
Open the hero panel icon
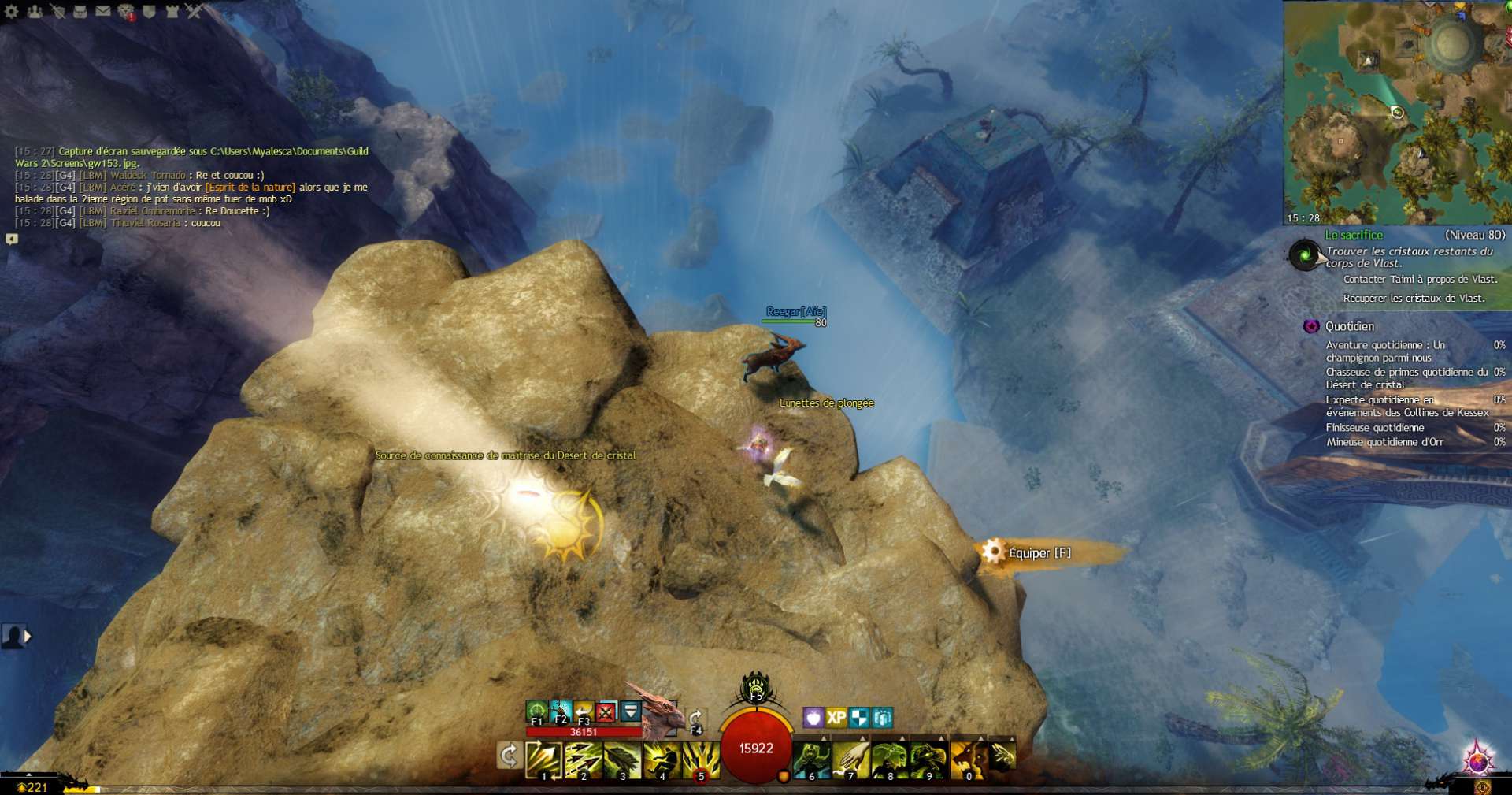[57, 11]
